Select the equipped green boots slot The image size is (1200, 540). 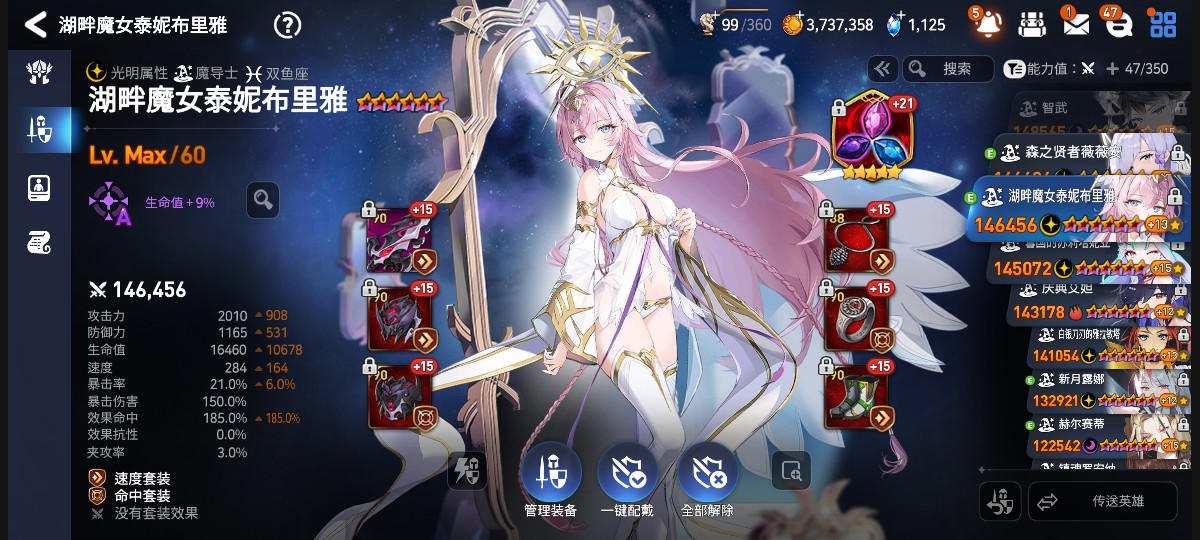click(x=857, y=396)
